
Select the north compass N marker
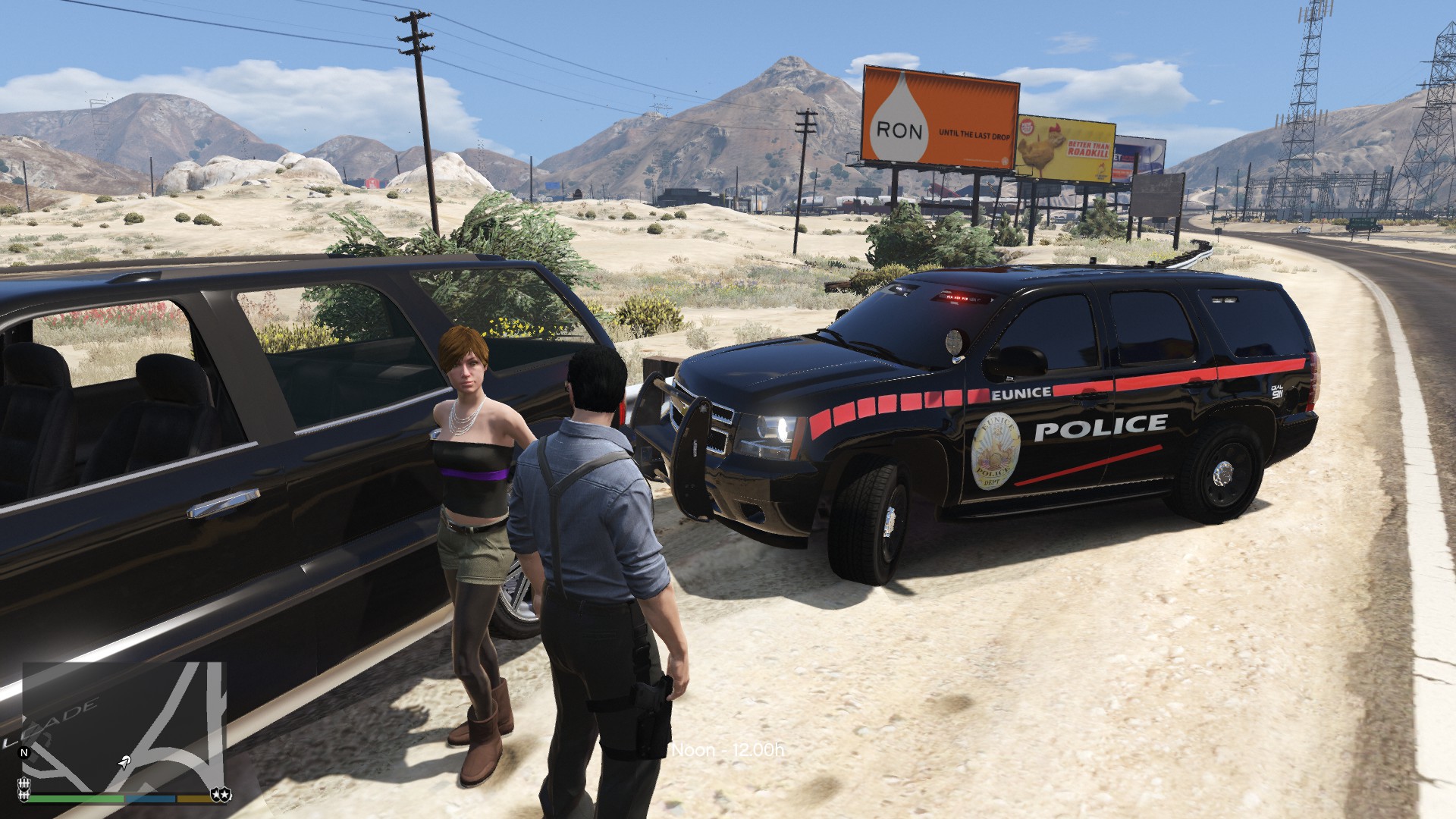pyautogui.click(x=24, y=753)
